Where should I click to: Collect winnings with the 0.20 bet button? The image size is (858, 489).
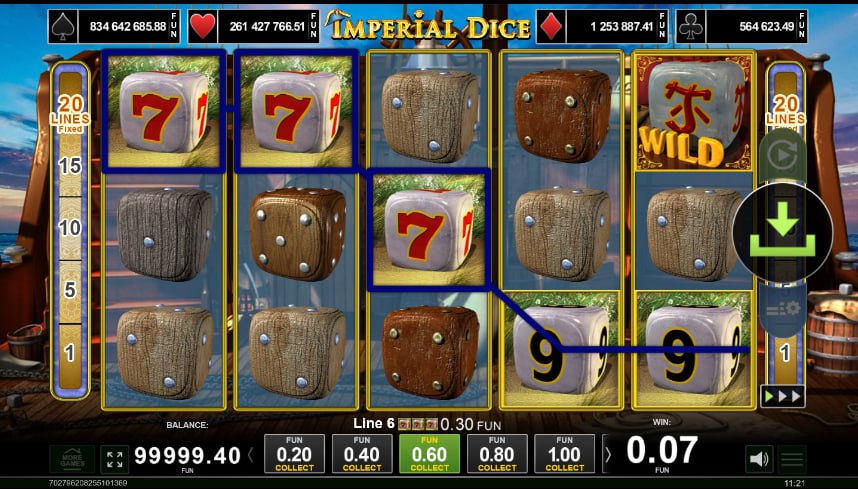click(x=294, y=454)
